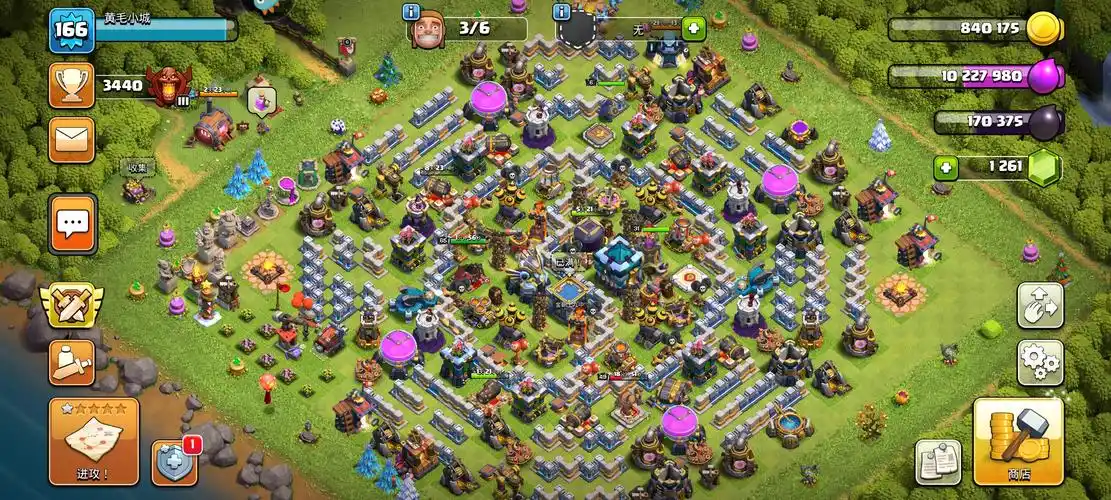Click the builder info icon beside 3/6
Image resolution: width=1111 pixels, height=500 pixels.
pyautogui.click(x=411, y=12)
